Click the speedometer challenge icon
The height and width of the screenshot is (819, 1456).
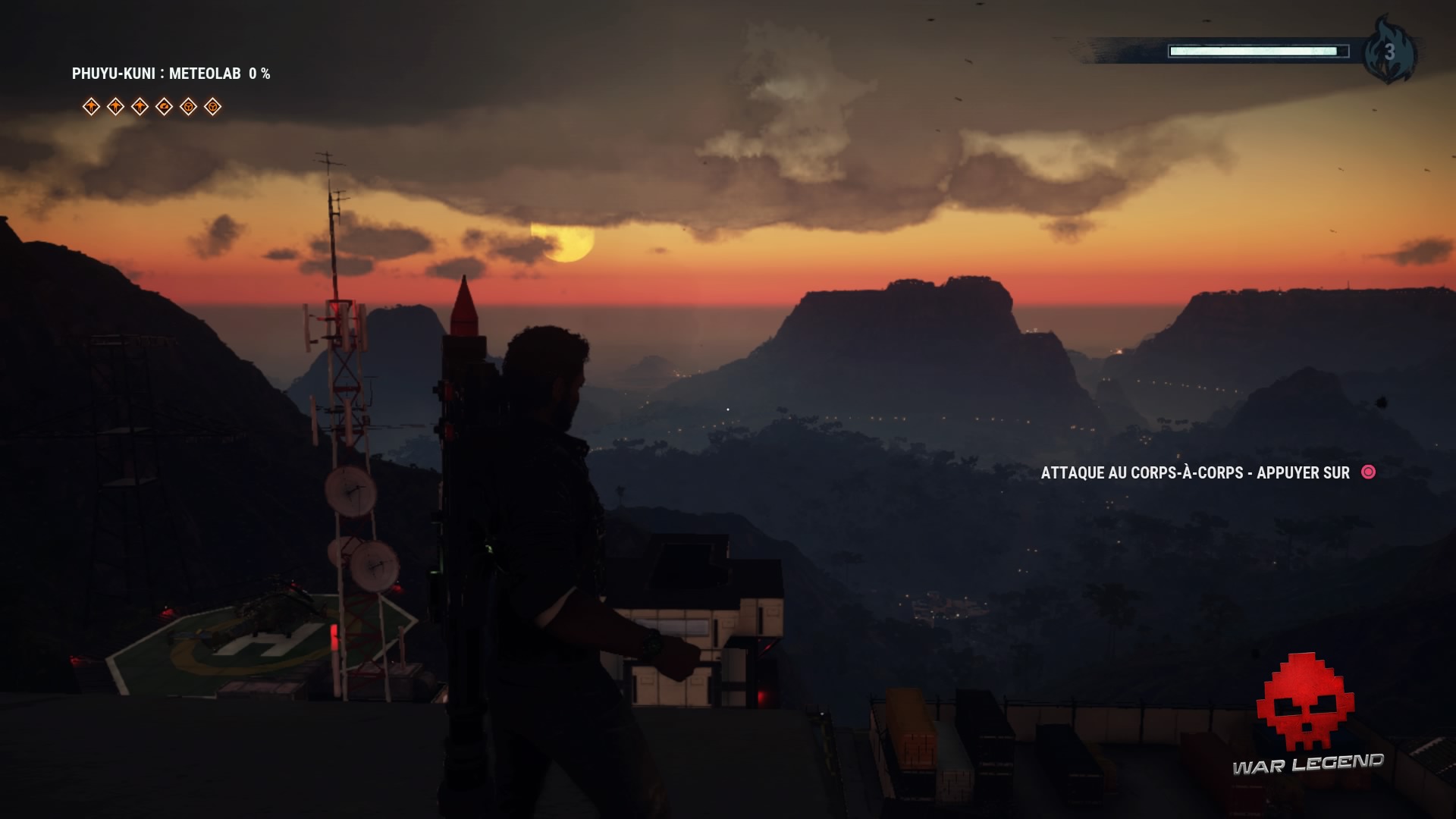(165, 107)
